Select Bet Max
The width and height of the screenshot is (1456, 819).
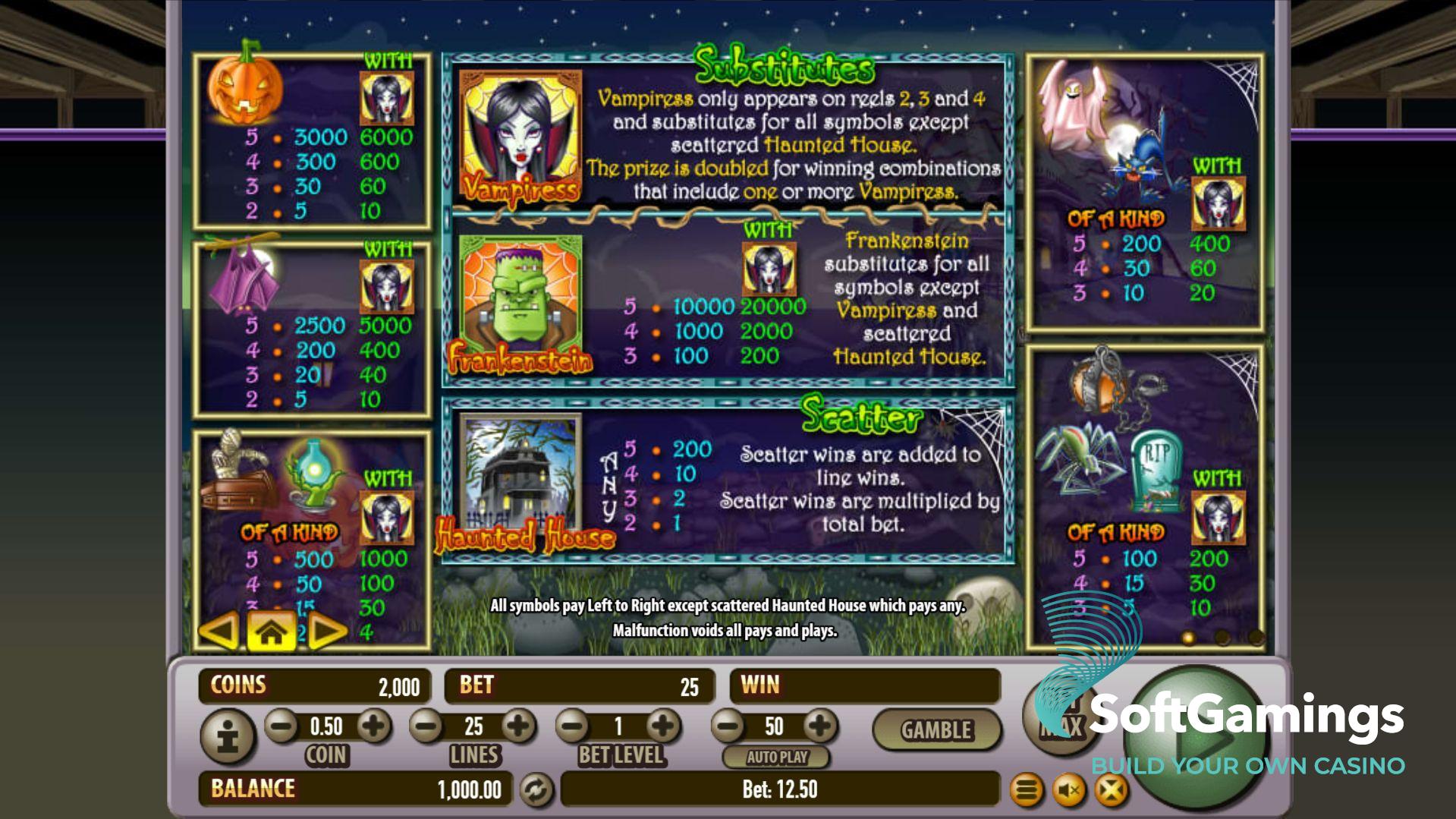click(1060, 717)
